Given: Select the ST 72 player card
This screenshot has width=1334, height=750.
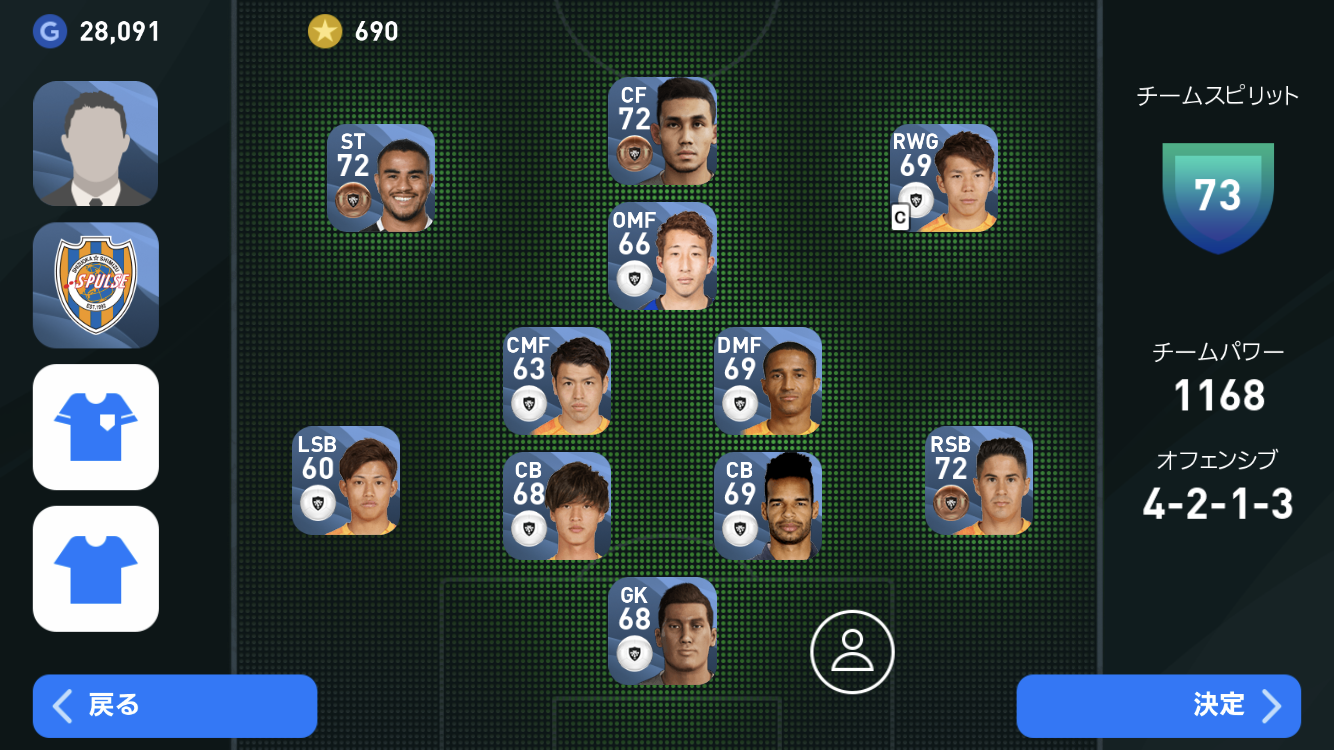Looking at the screenshot, I should pos(381,178).
